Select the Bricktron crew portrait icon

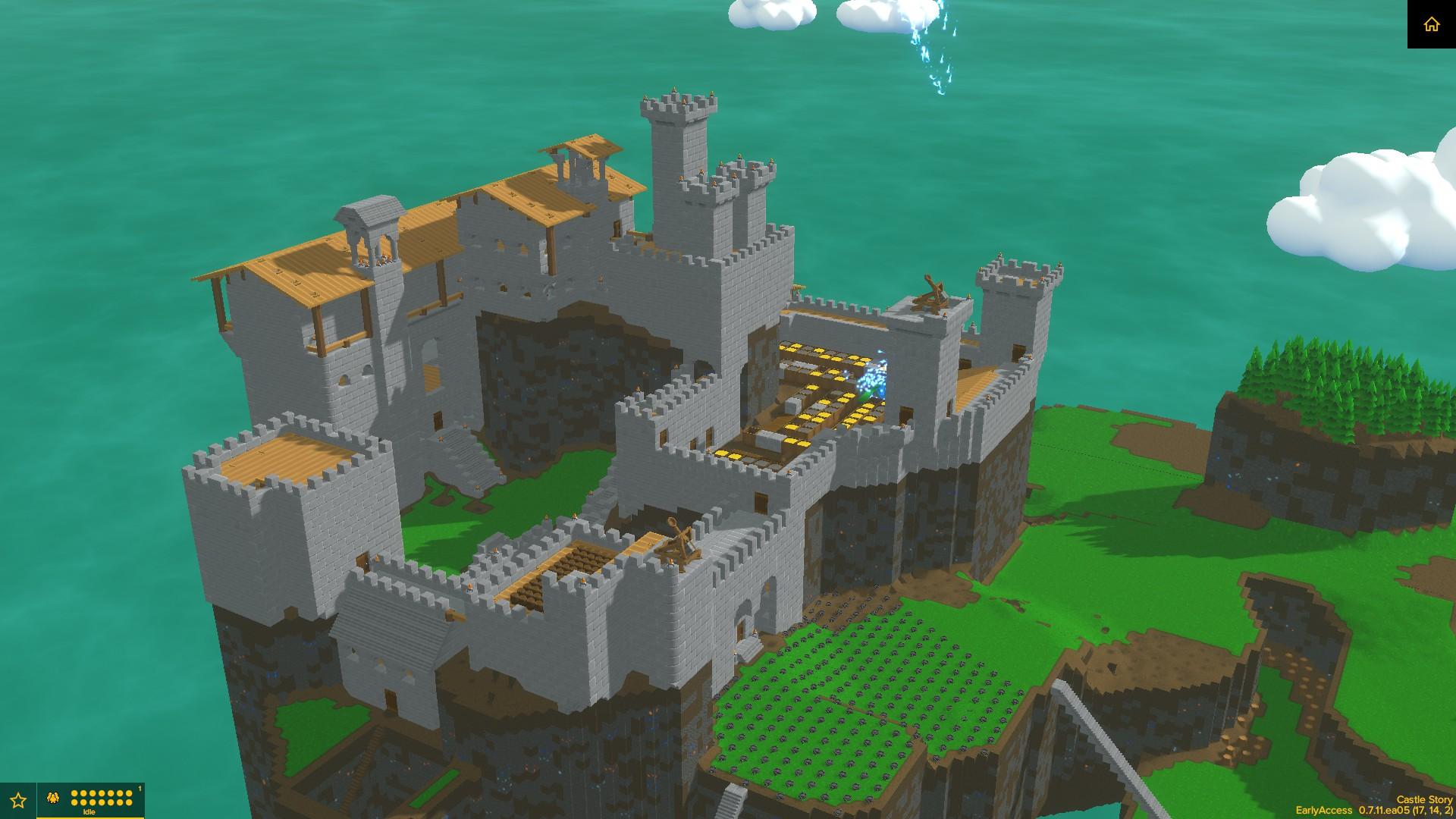52,799
